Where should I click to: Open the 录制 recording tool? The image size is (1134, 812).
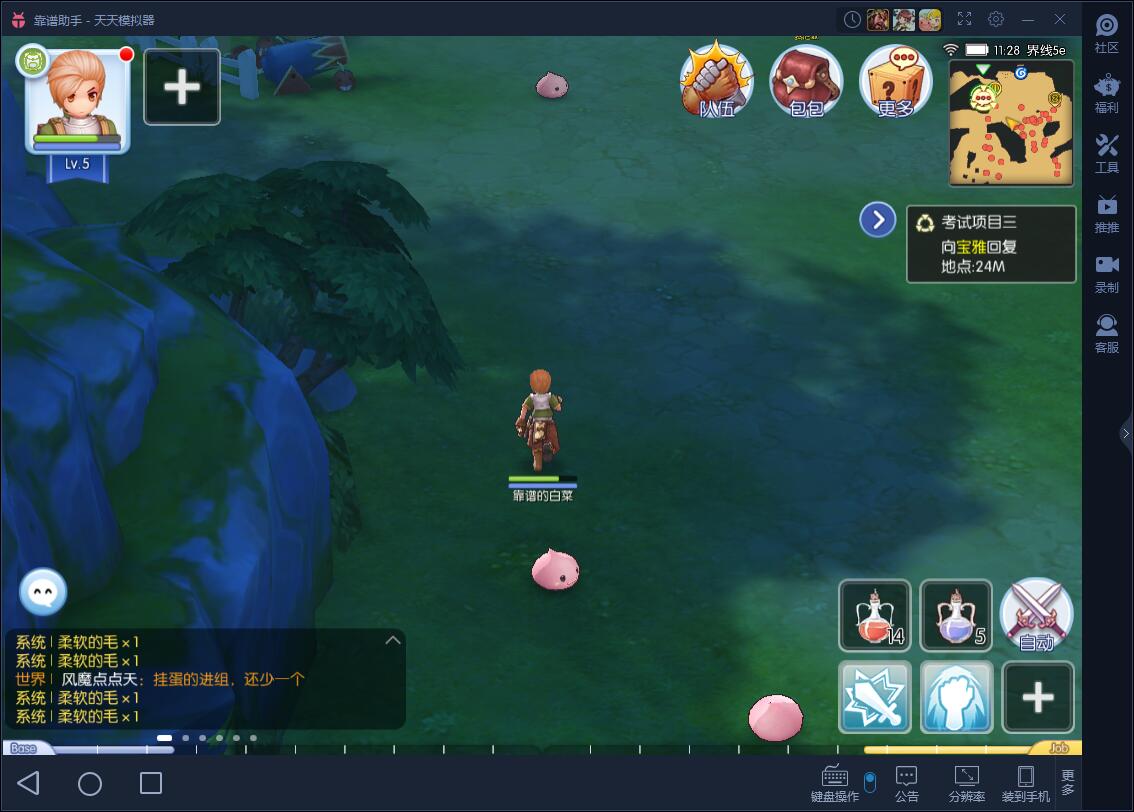1106,272
